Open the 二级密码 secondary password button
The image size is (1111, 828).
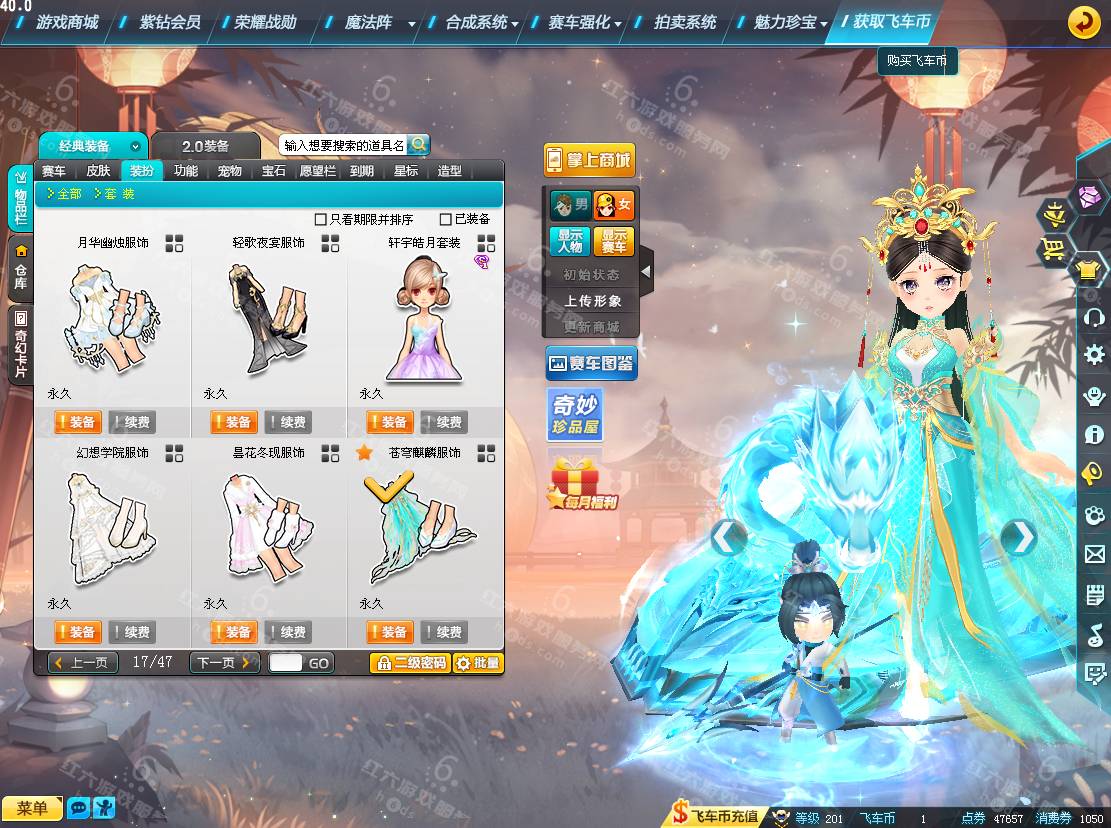click(410, 662)
